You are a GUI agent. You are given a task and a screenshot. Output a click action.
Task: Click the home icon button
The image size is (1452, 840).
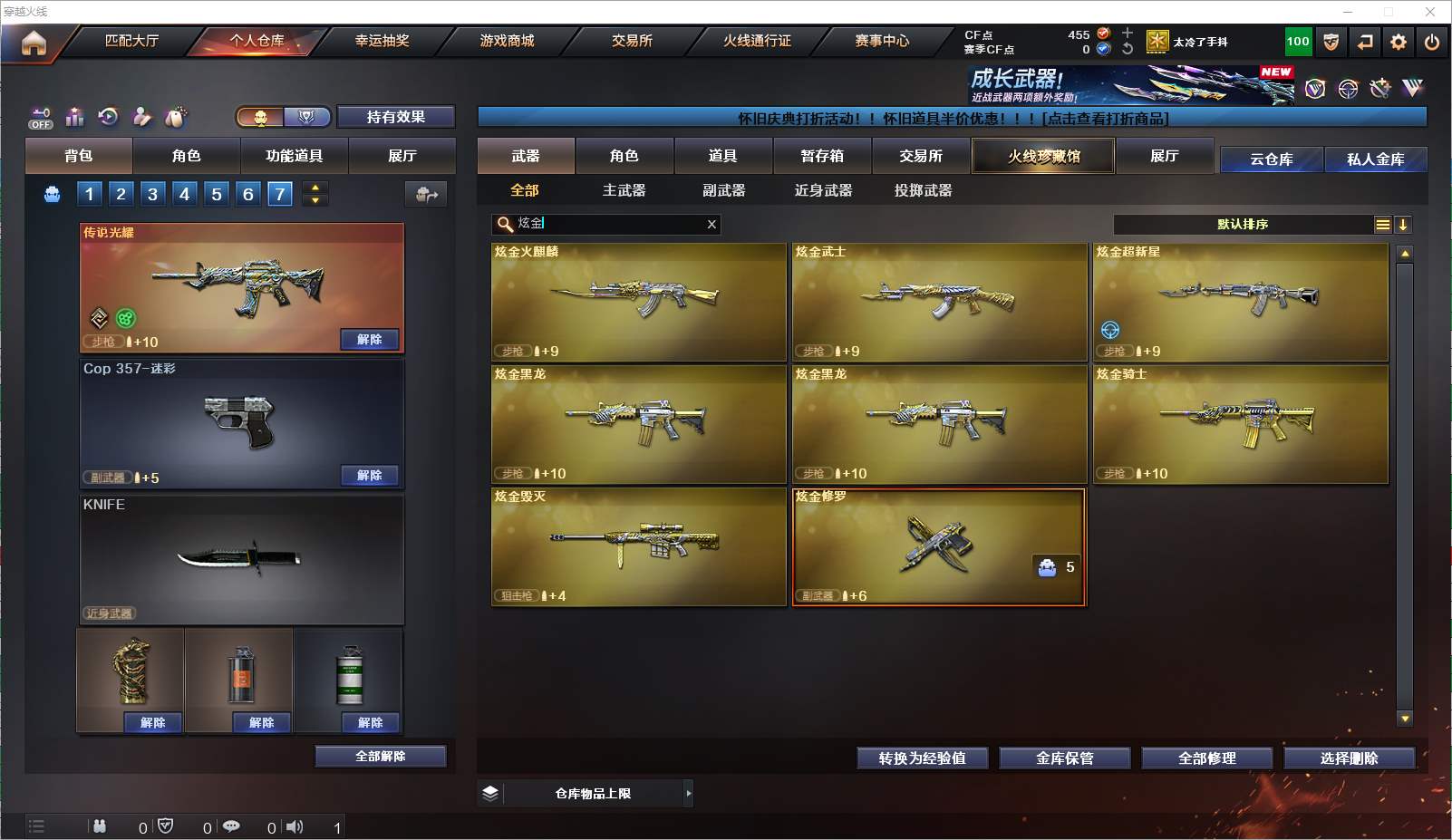pyautogui.click(x=34, y=43)
